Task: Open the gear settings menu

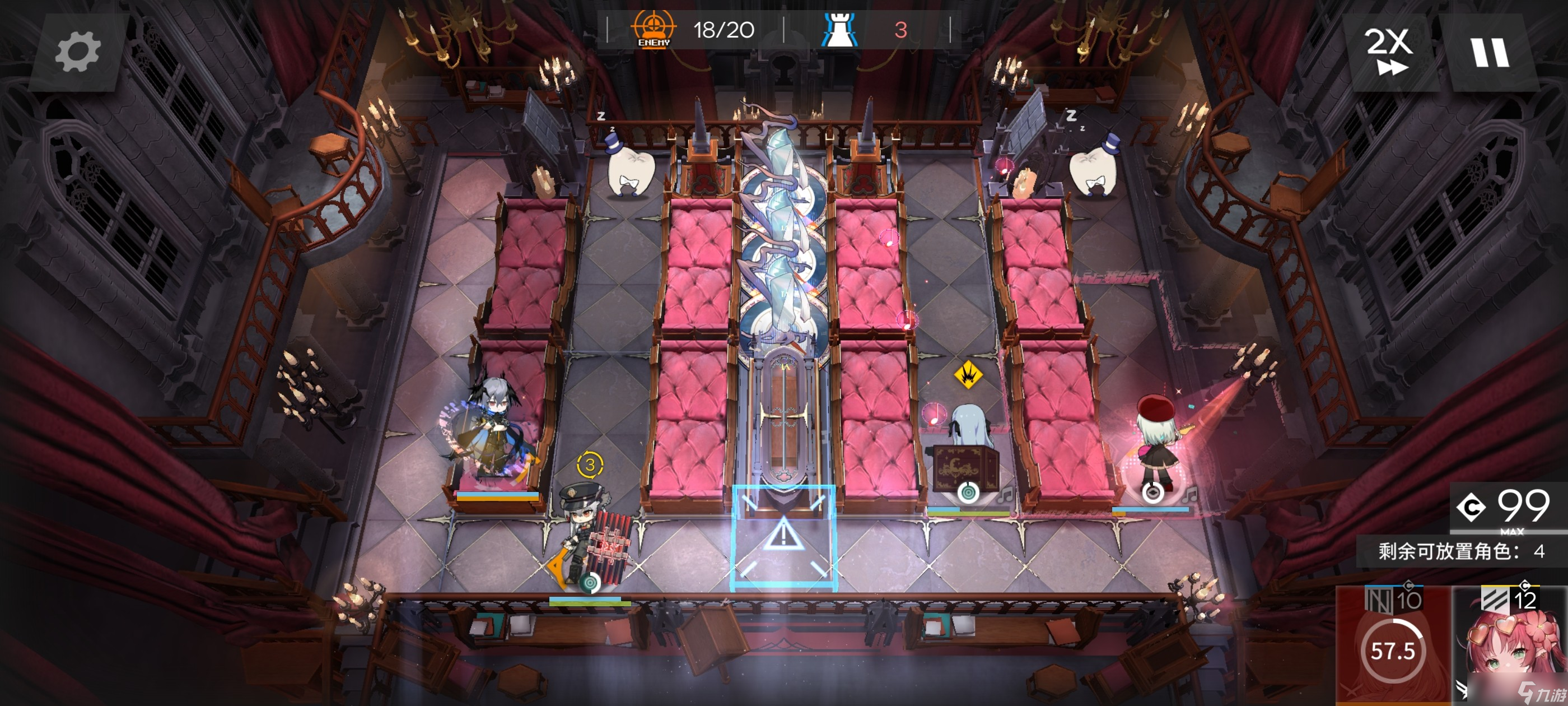Action: click(x=77, y=52)
